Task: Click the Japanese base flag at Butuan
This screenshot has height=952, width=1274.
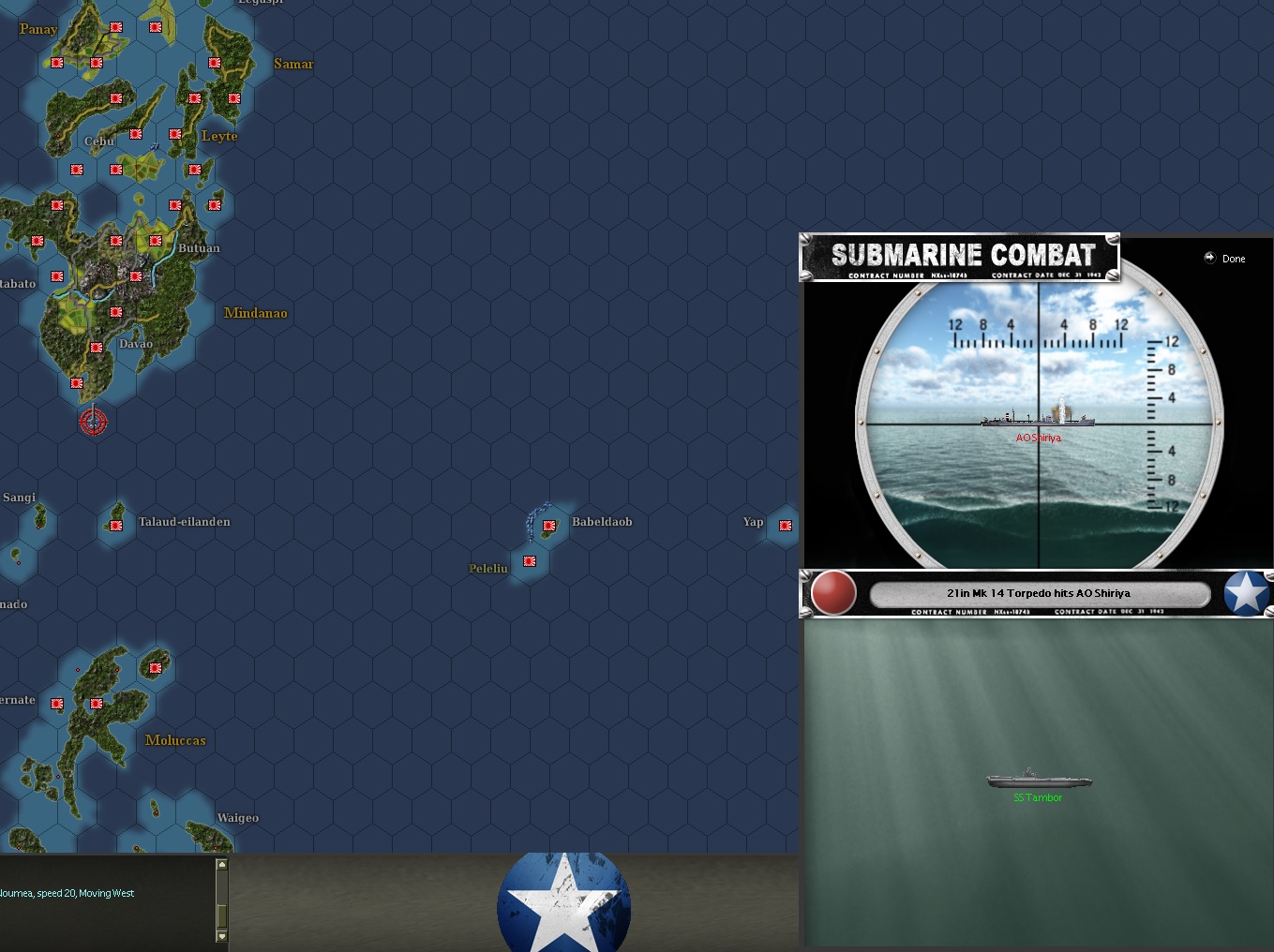Action: pyautogui.click(x=156, y=241)
